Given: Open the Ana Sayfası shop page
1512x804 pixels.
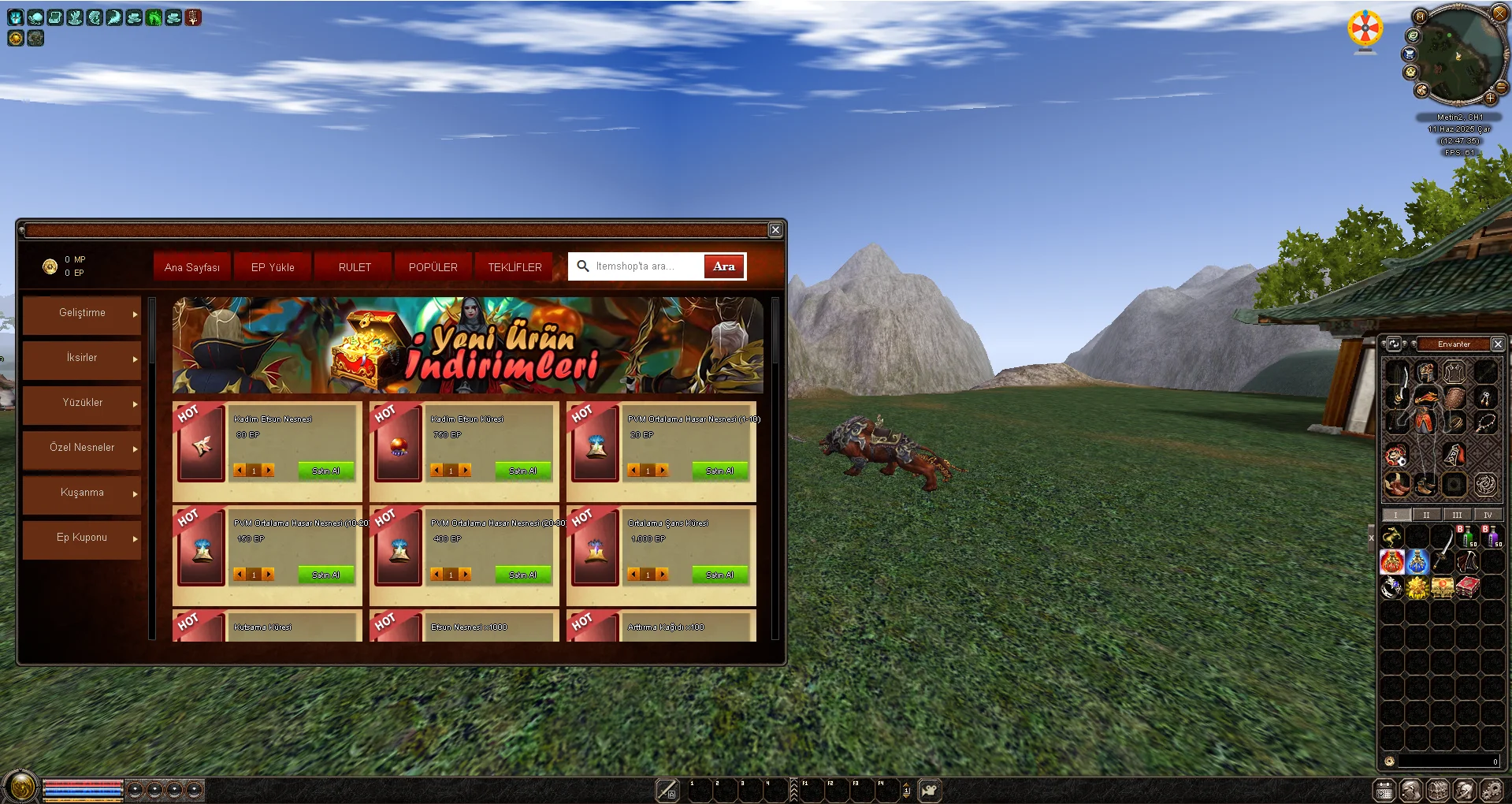Looking at the screenshot, I should pos(192,267).
